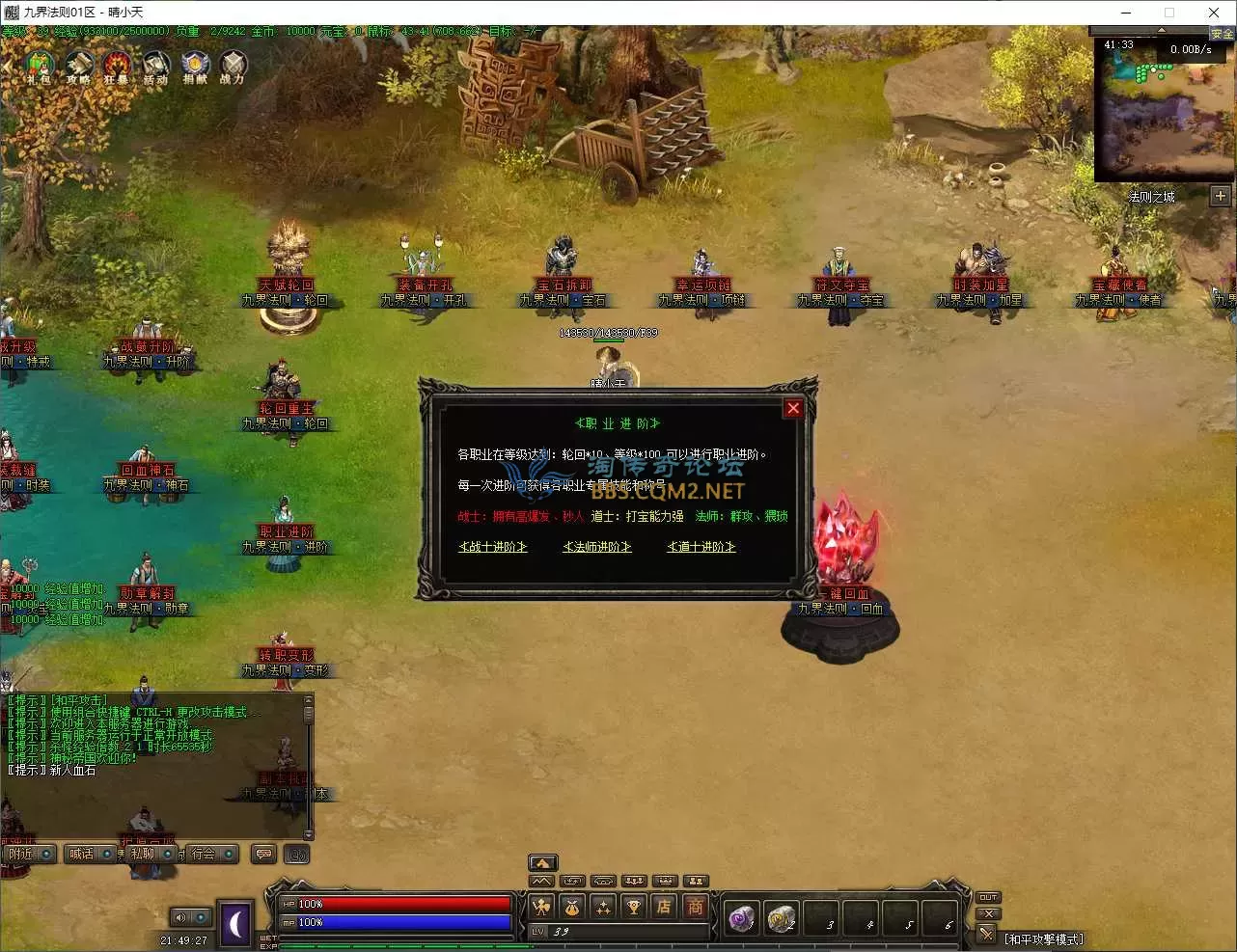The image size is (1237, 952).
Task: Switch chat to the 附近 nearby channel
Action: (21, 854)
